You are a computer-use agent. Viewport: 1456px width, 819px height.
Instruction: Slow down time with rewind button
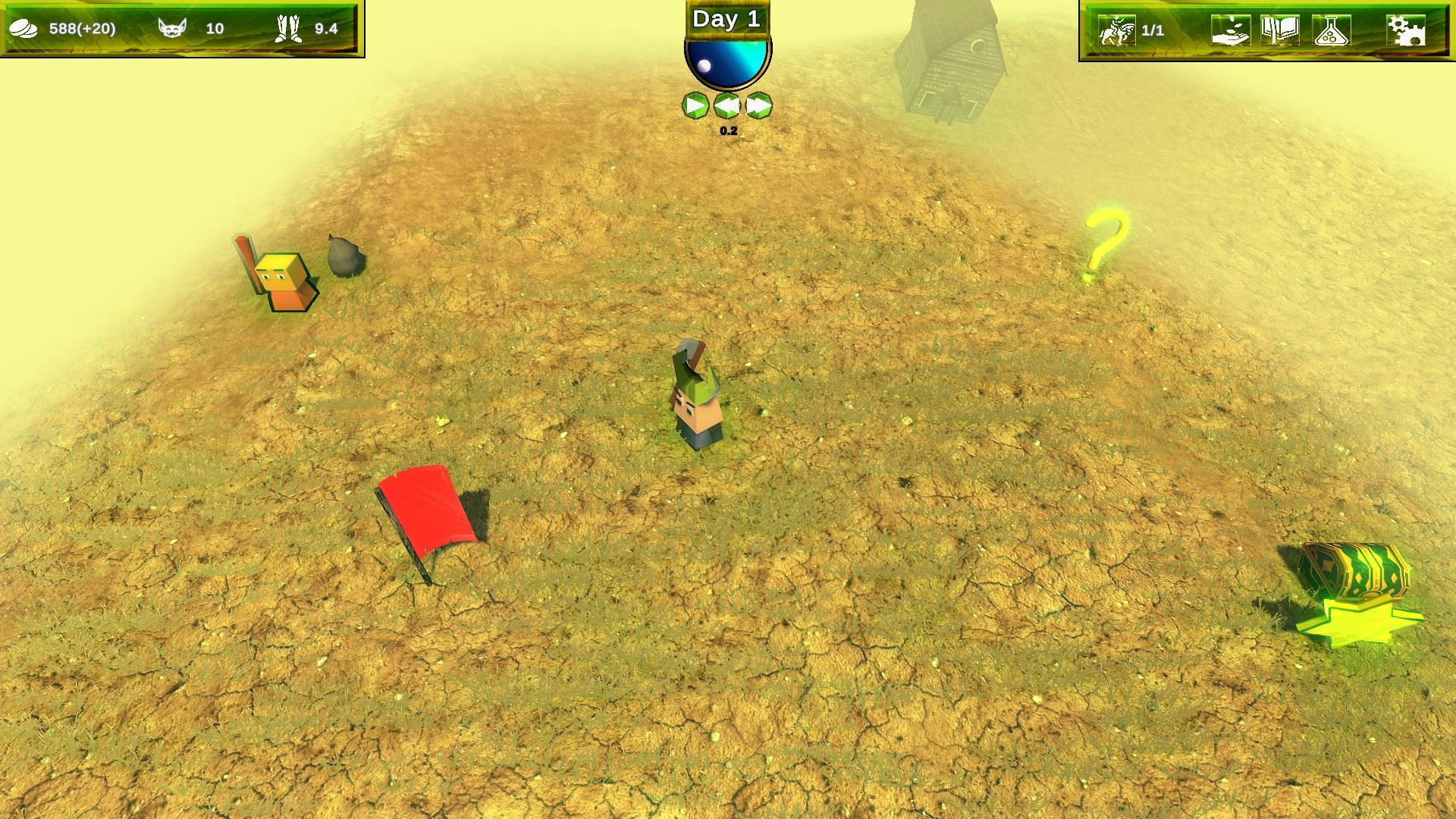click(x=726, y=105)
